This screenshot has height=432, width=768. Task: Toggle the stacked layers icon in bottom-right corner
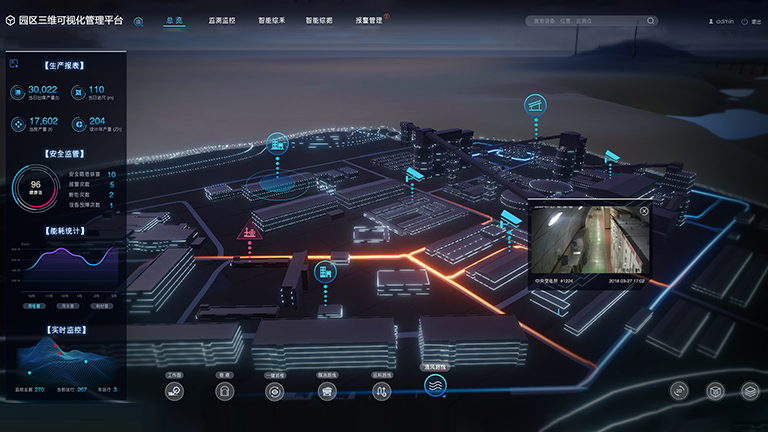pyautogui.click(x=750, y=391)
